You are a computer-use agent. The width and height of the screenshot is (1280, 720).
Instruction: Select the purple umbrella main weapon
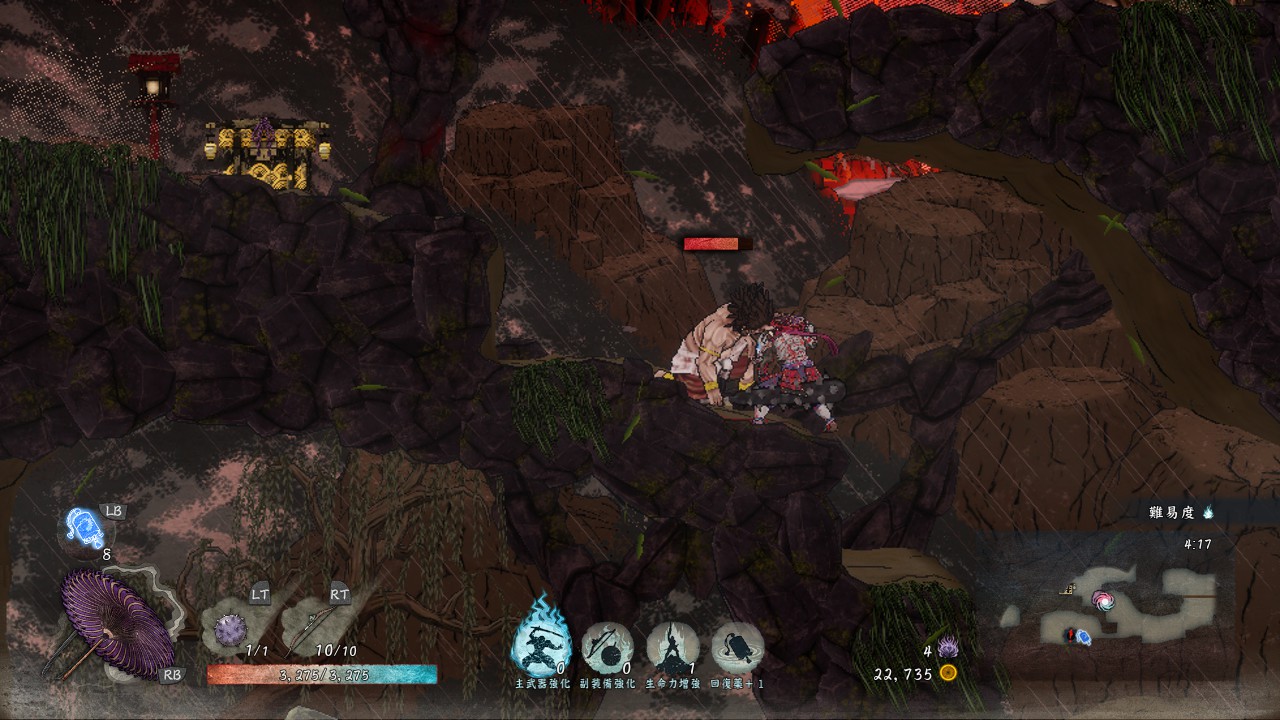(x=116, y=621)
